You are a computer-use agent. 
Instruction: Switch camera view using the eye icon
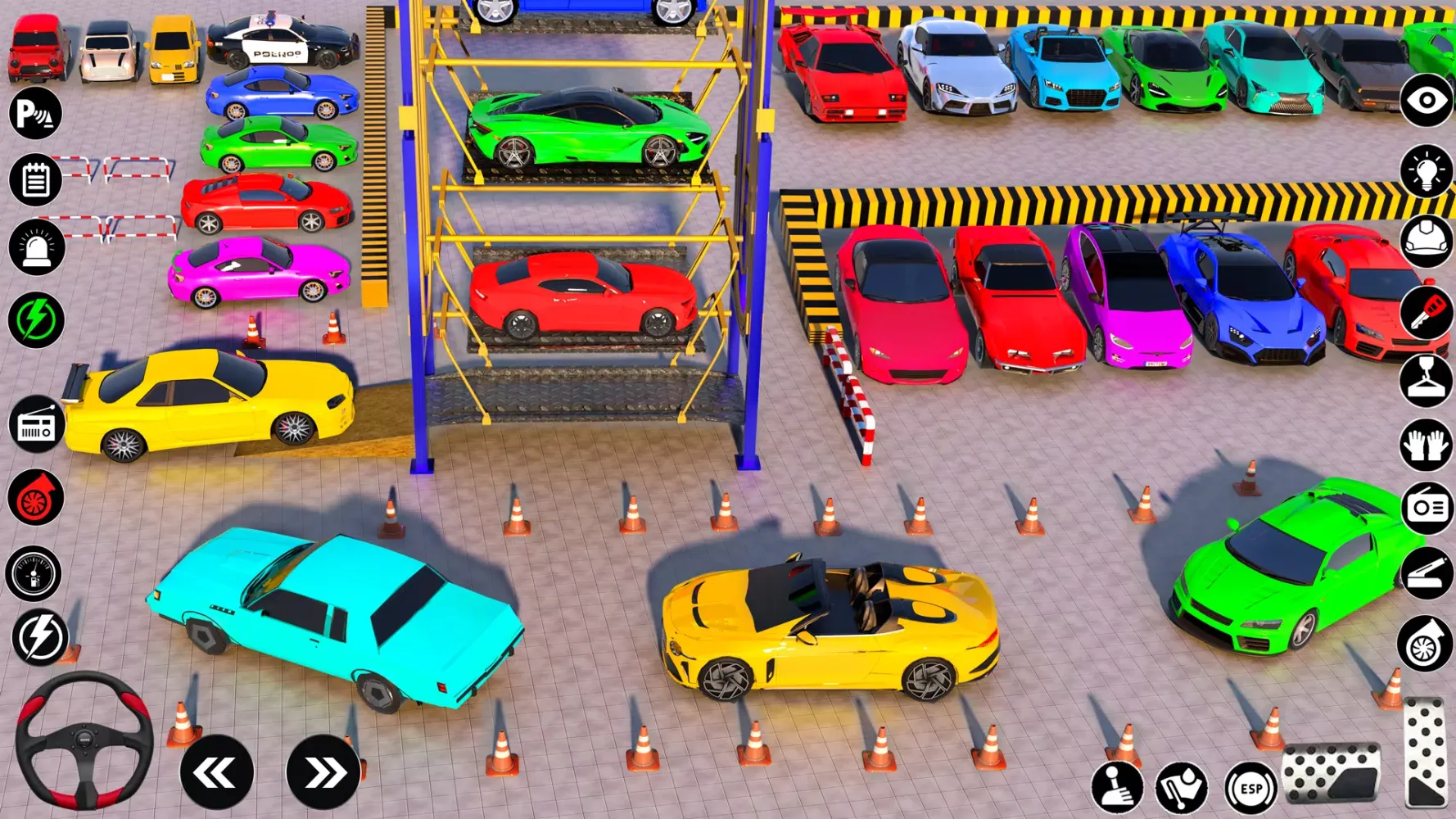(1425, 102)
